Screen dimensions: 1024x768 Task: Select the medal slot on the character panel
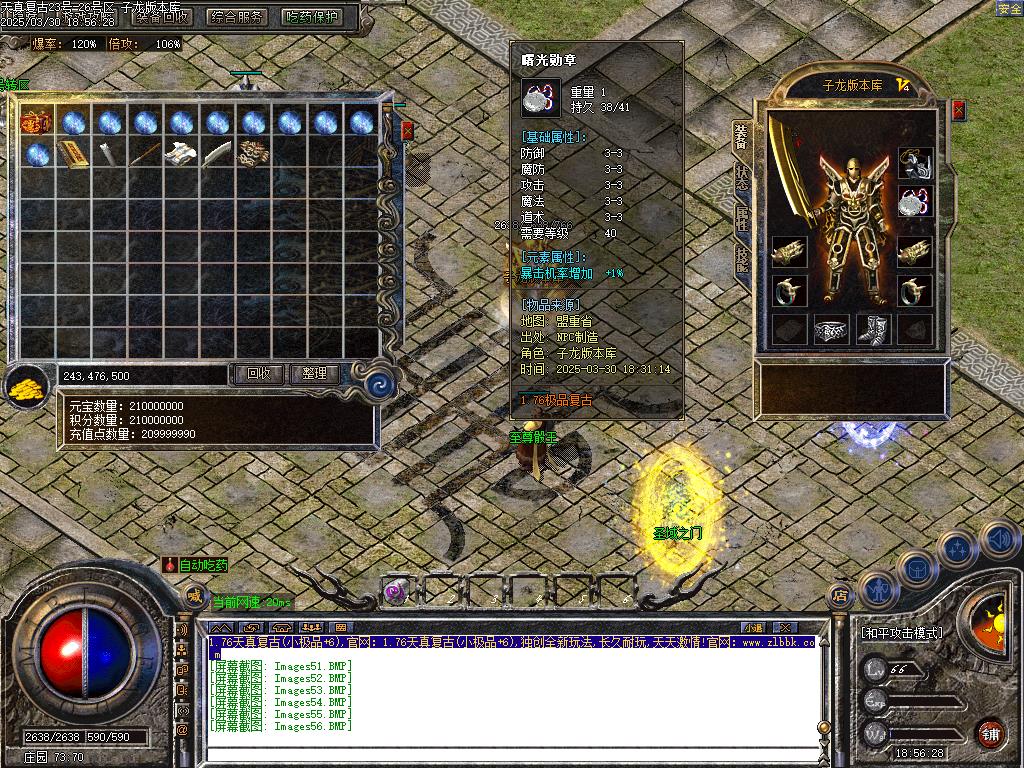pos(915,202)
